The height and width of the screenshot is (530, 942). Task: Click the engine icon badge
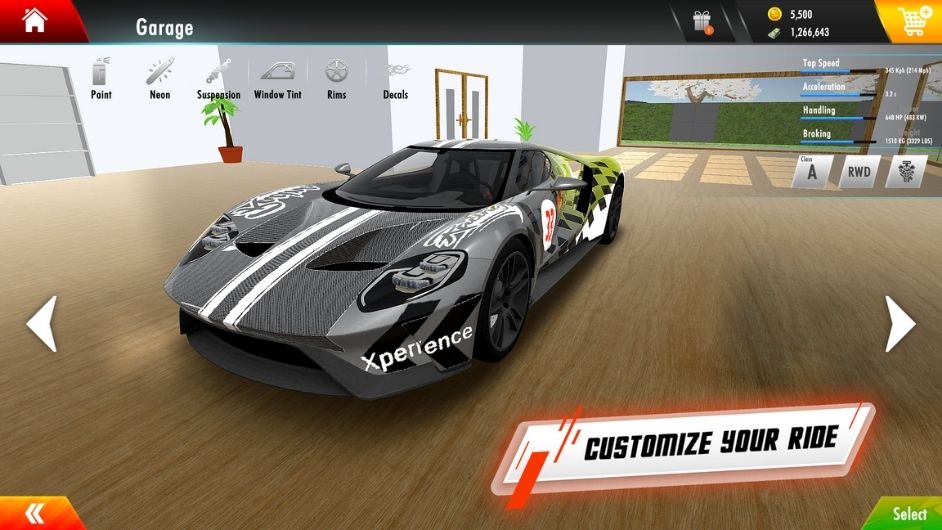904,171
